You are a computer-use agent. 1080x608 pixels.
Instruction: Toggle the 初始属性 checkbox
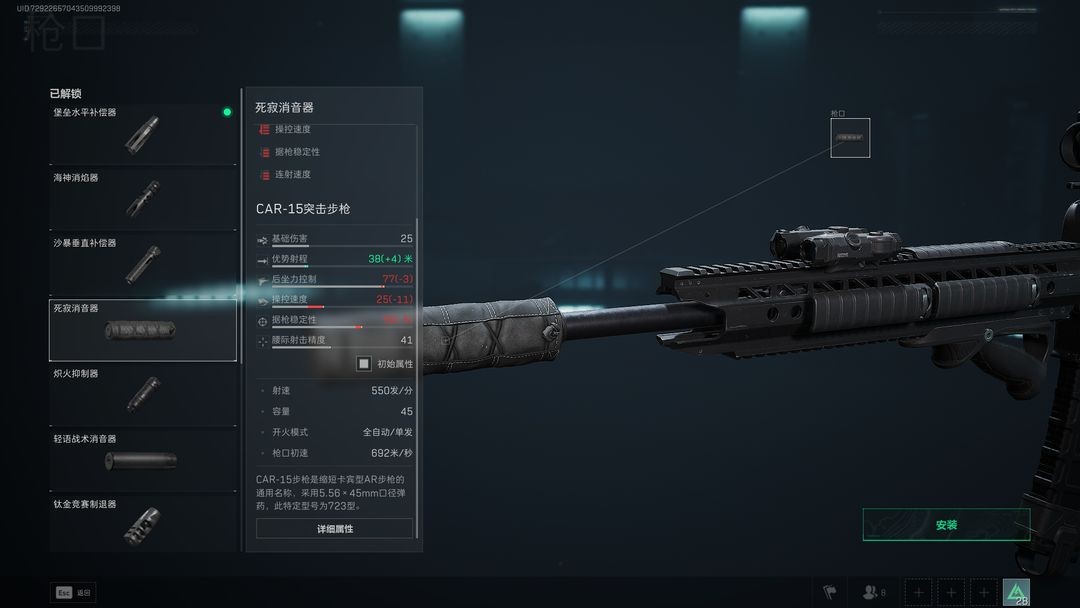(365, 364)
